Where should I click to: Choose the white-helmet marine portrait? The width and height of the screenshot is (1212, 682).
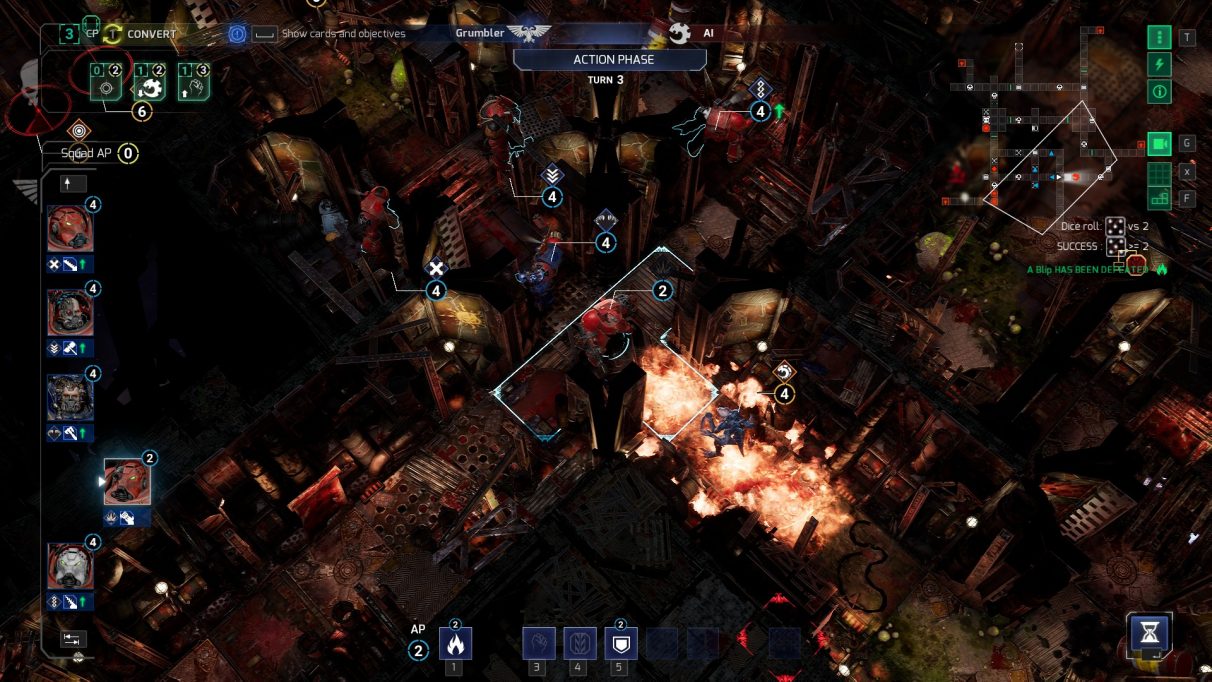[71, 566]
